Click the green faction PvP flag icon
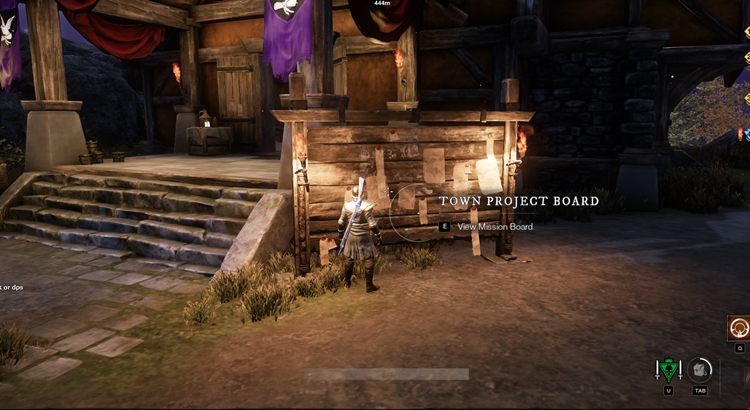Screen dimensions: 750x410 coord(667,370)
